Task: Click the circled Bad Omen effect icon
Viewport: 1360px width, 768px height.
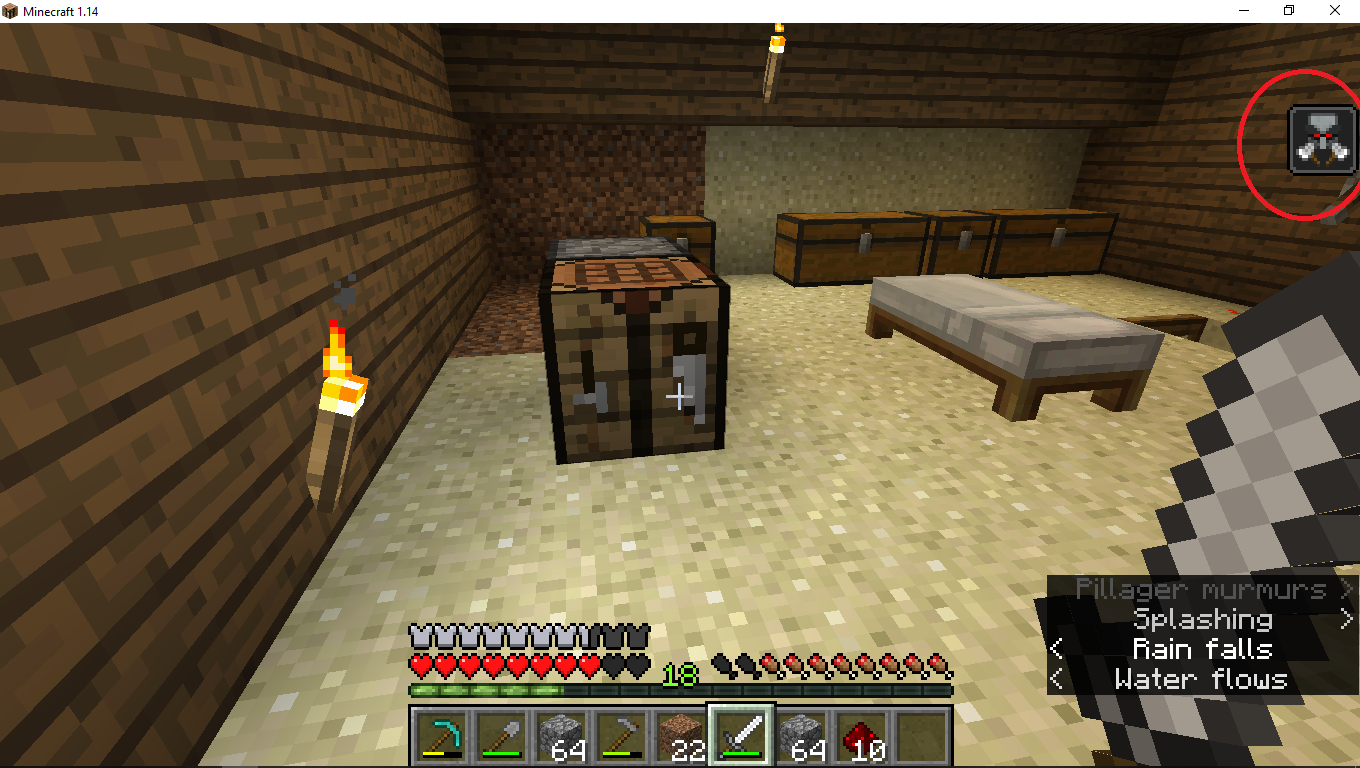Action: pyautogui.click(x=1322, y=139)
